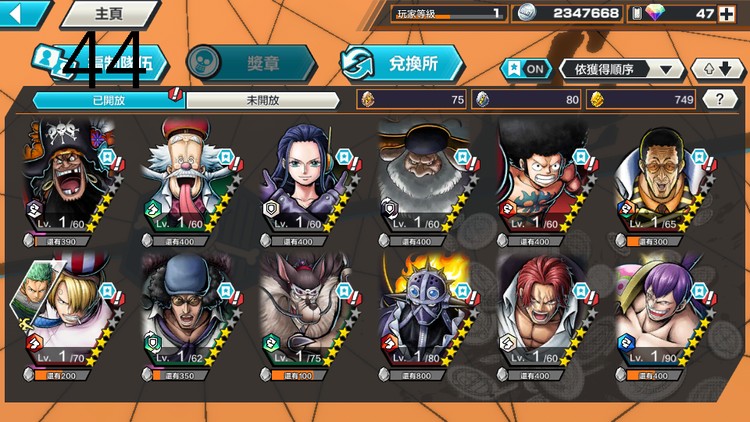The image size is (750, 422).
Task: Show the 已開放 unlocked characters tab
Action: [108, 99]
